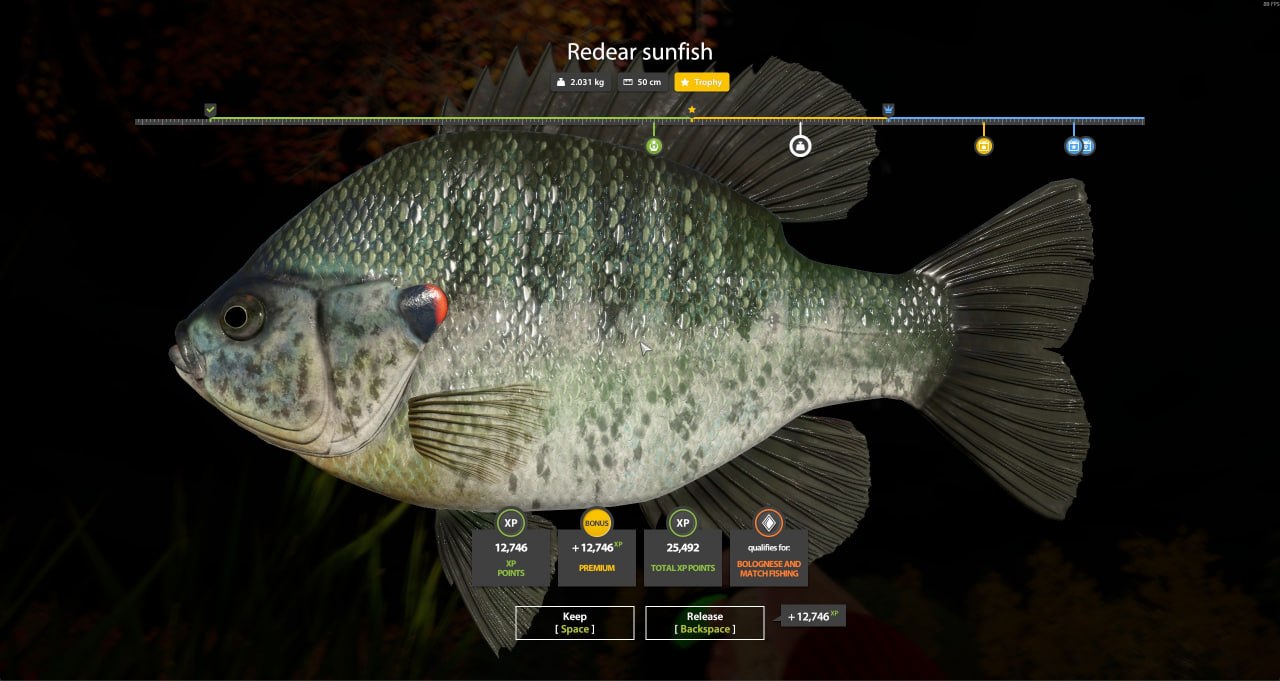The image size is (1280, 681).
Task: Keep the Redear sunfish
Action: (x=574, y=622)
